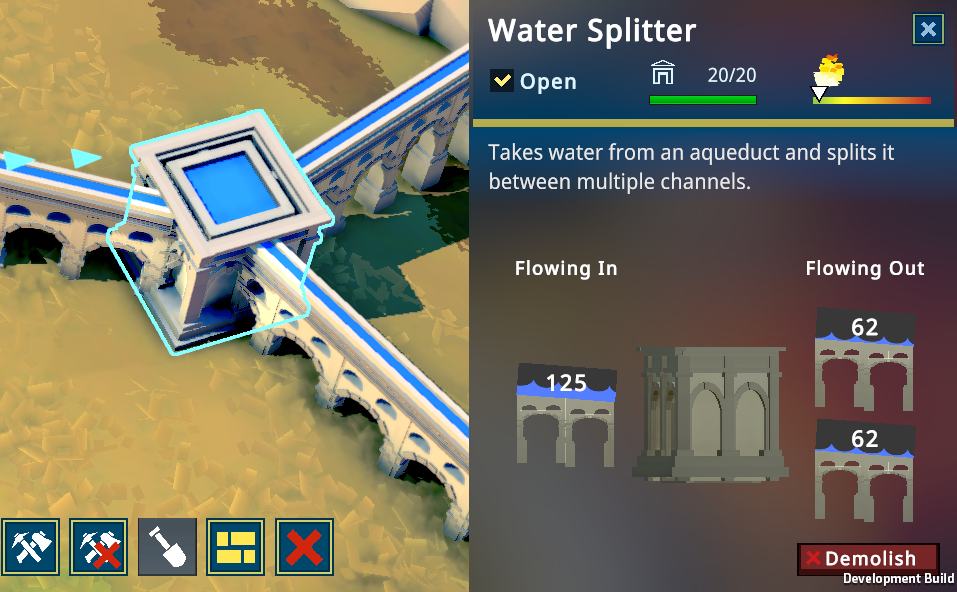Choose the shovel dig tool
This screenshot has width=957, height=592.
pos(167,547)
